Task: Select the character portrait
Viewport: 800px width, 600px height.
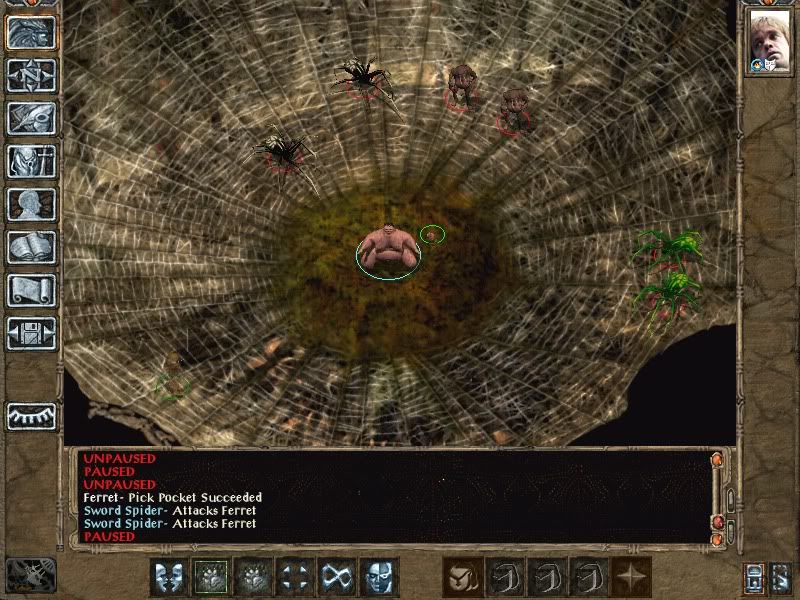Action: pyautogui.click(x=768, y=40)
